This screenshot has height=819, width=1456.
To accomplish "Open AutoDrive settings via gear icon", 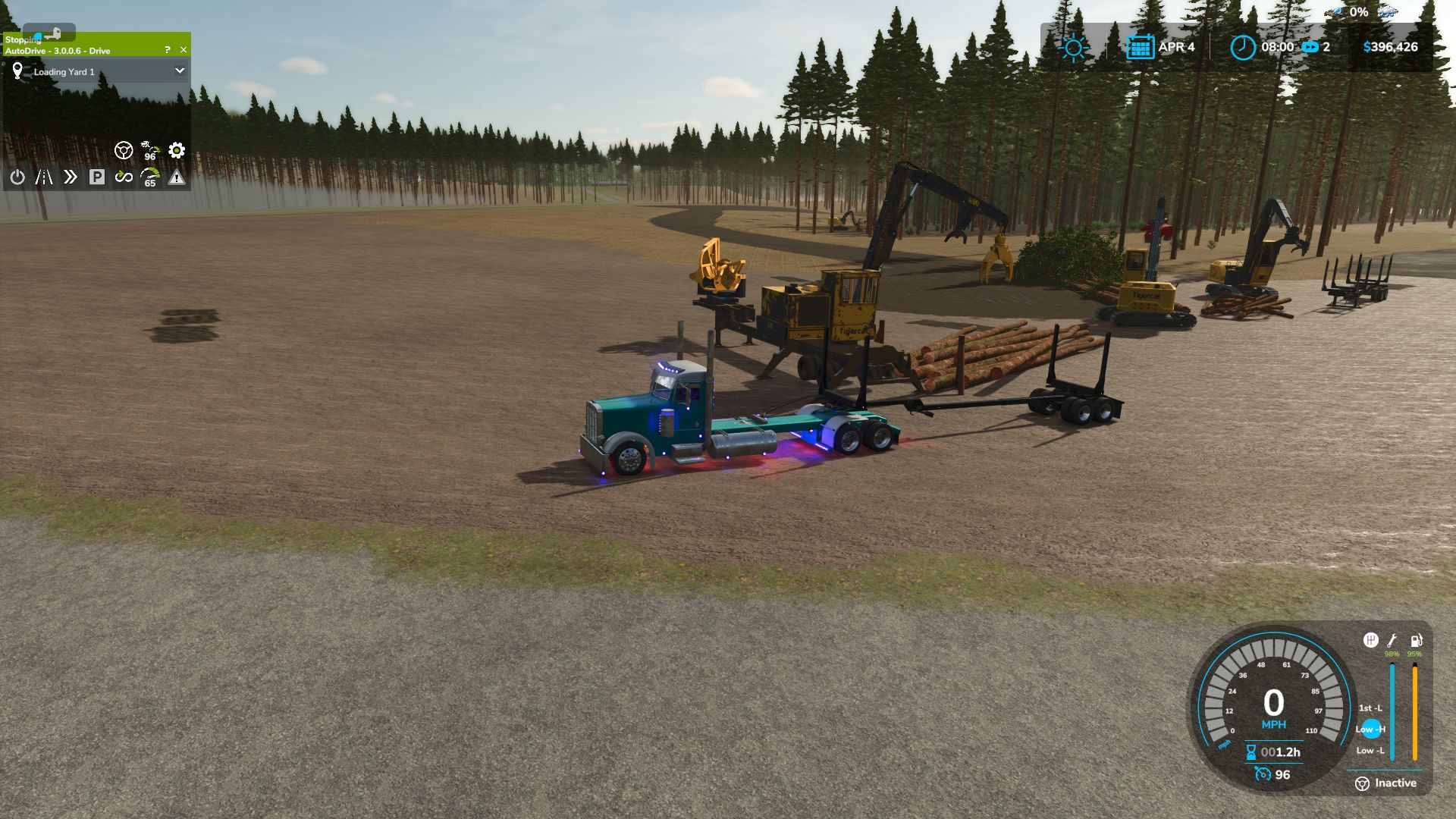I will coord(177,151).
